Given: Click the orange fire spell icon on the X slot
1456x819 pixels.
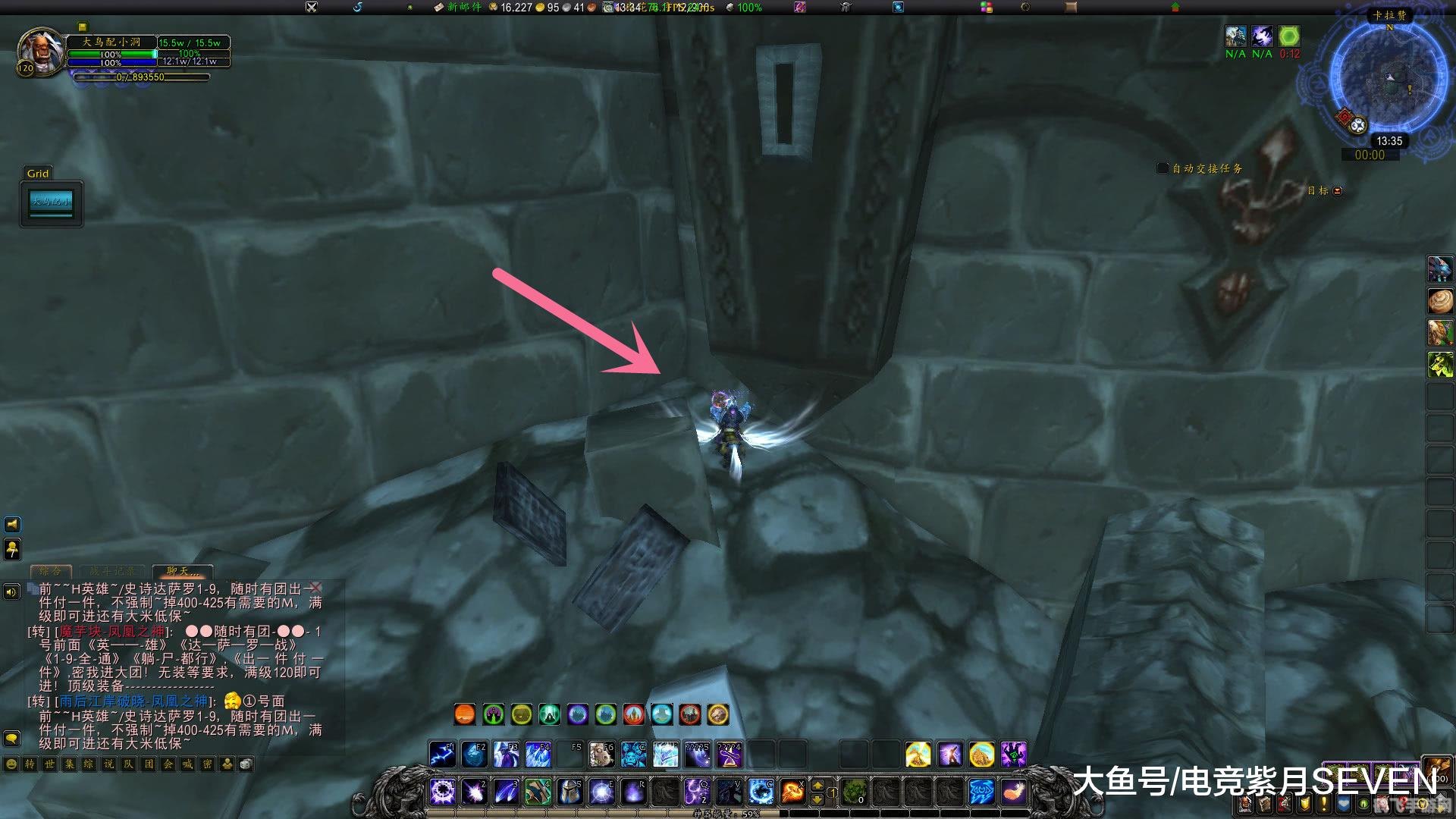Looking at the screenshot, I should point(793,790).
